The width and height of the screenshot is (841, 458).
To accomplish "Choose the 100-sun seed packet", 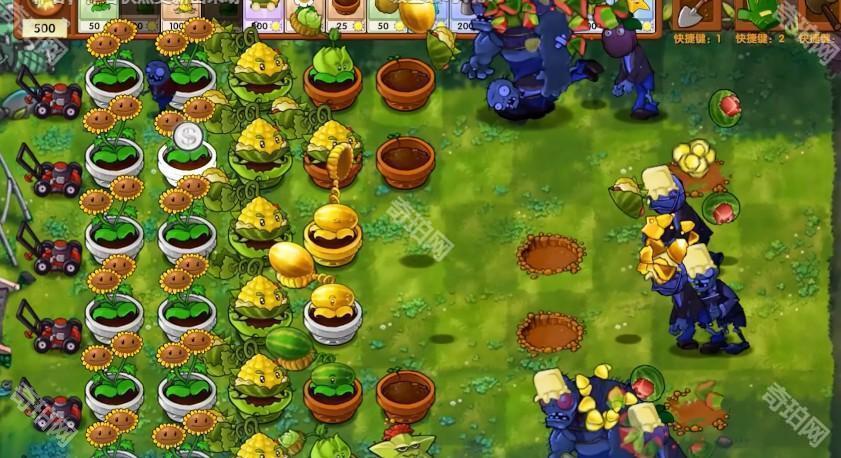I will pyautogui.click(x=180, y=14).
